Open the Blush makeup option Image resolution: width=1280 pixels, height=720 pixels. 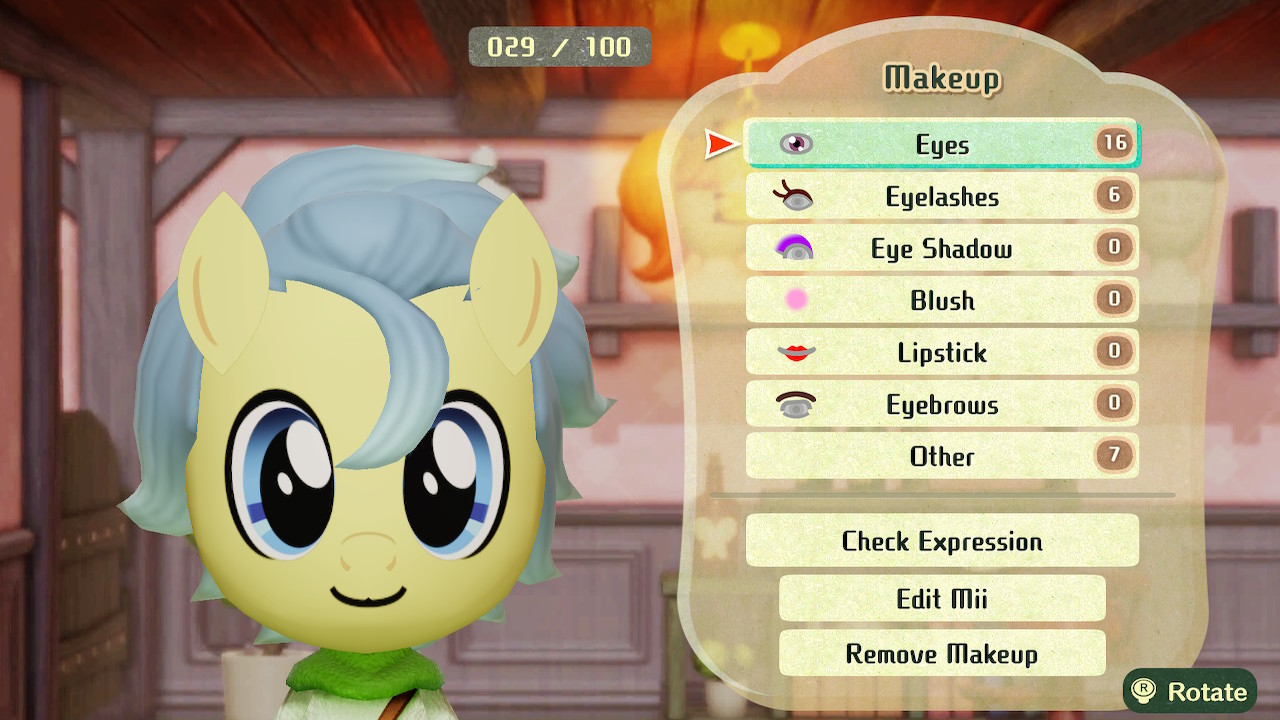(941, 301)
